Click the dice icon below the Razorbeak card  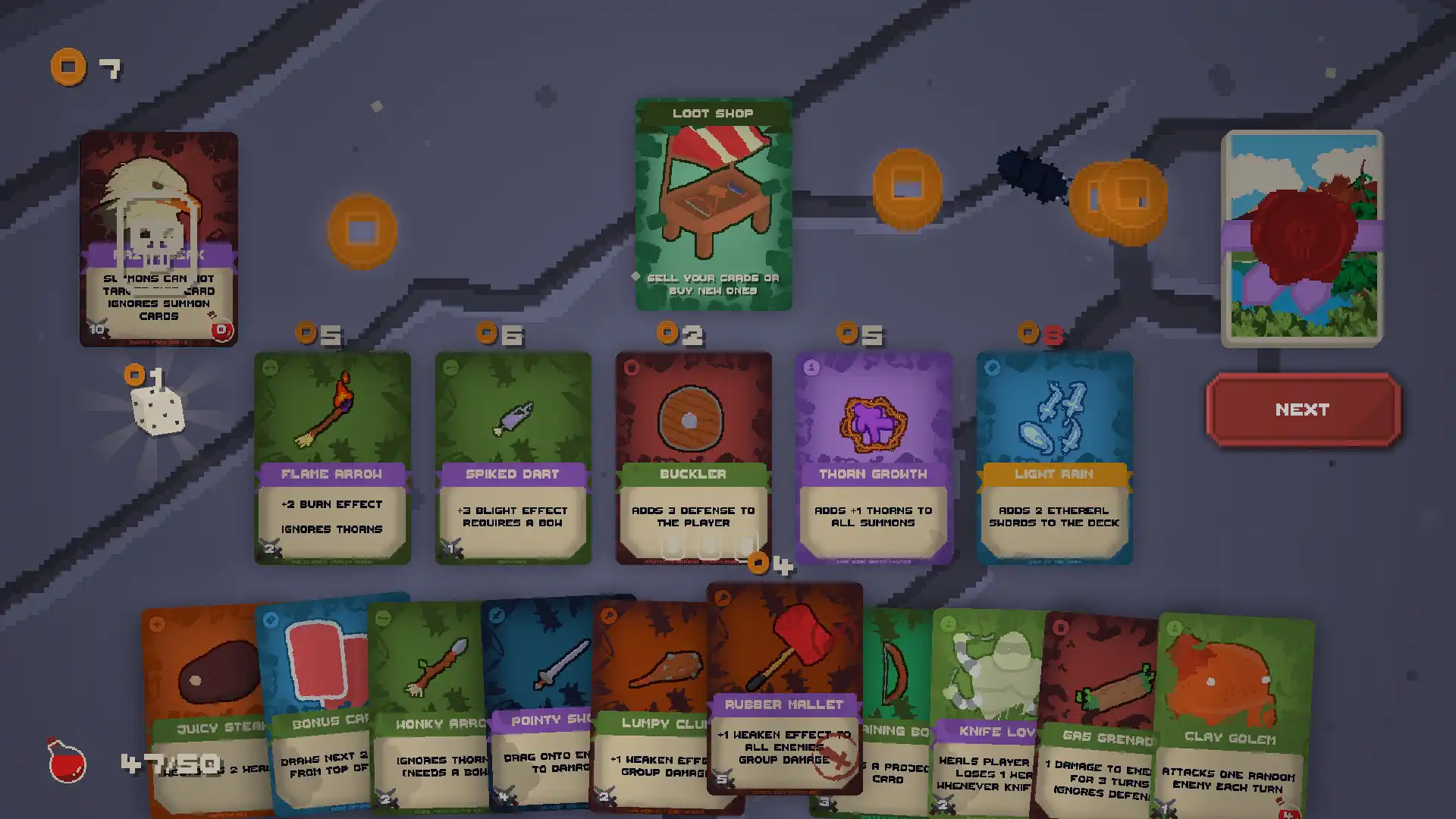coord(157,413)
